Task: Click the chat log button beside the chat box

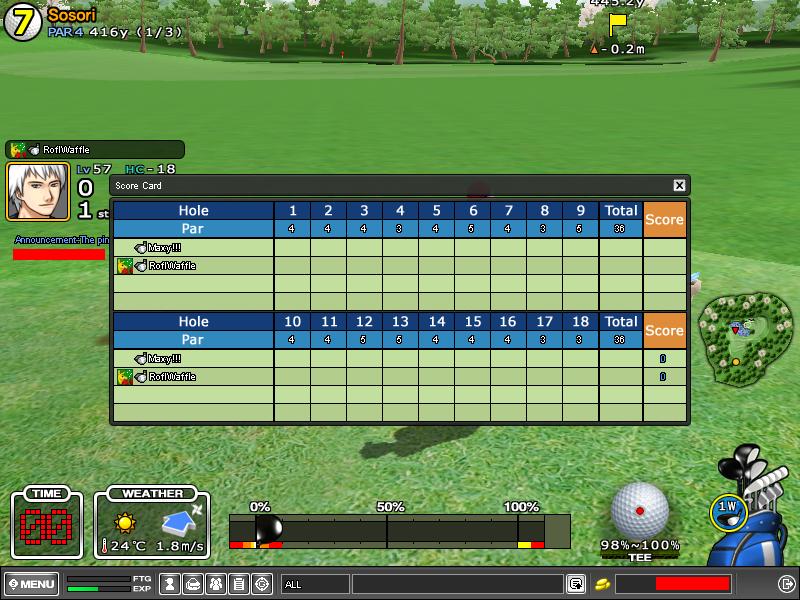Action: 577,584
